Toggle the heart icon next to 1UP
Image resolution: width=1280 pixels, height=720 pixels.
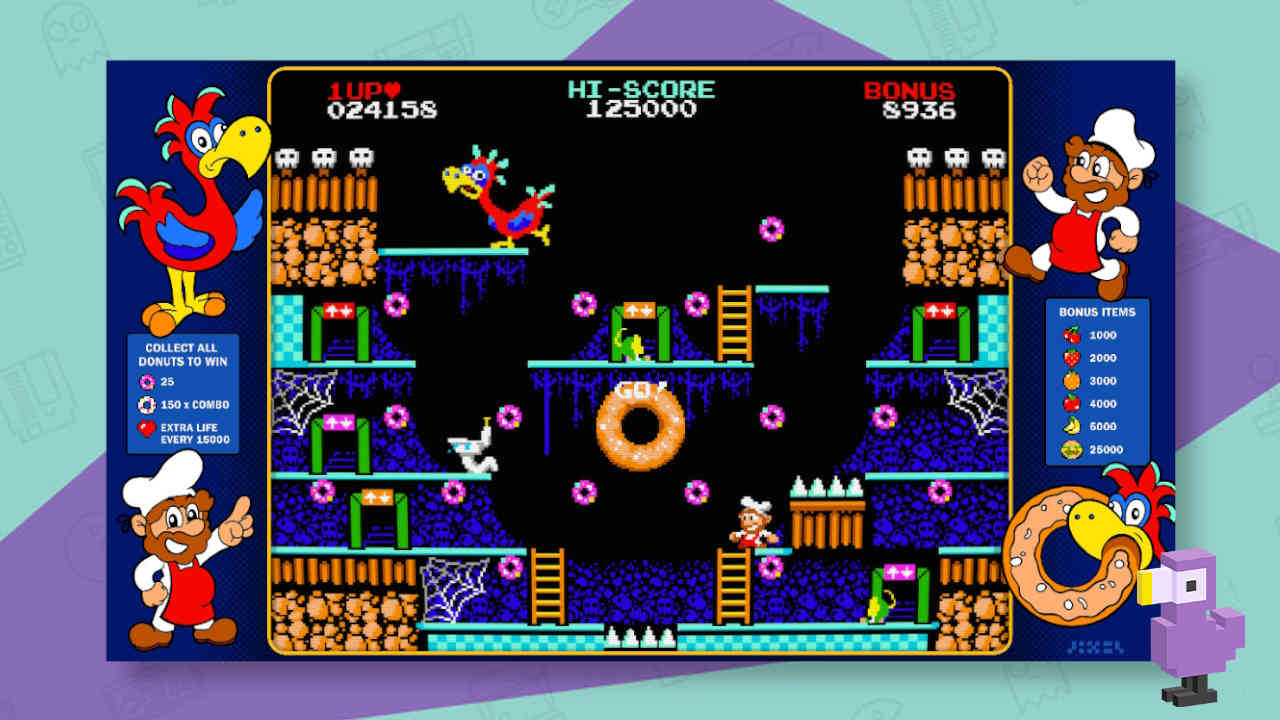[393, 89]
